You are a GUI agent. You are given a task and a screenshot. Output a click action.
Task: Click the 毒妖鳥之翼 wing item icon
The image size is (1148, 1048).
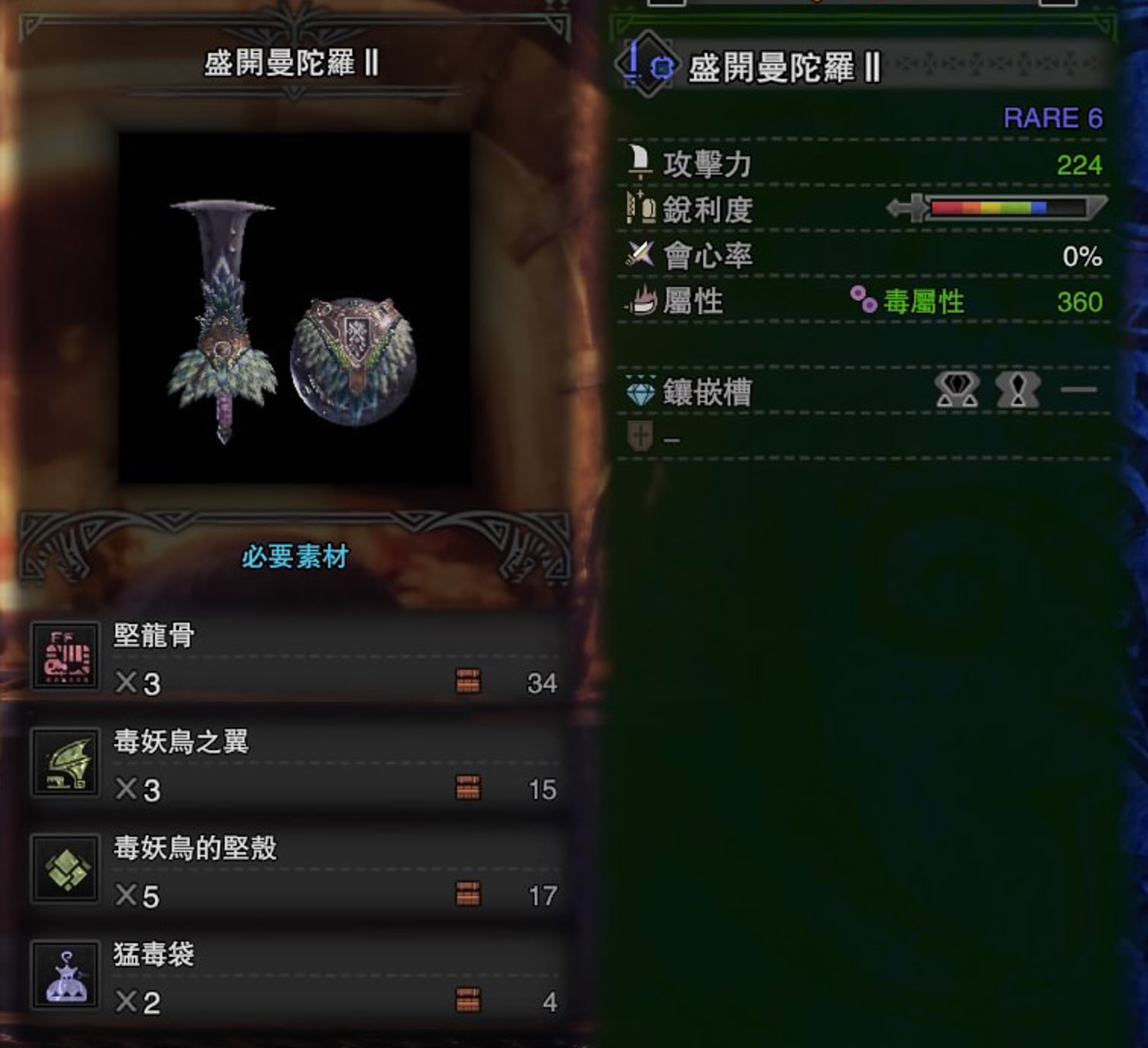pos(66,763)
